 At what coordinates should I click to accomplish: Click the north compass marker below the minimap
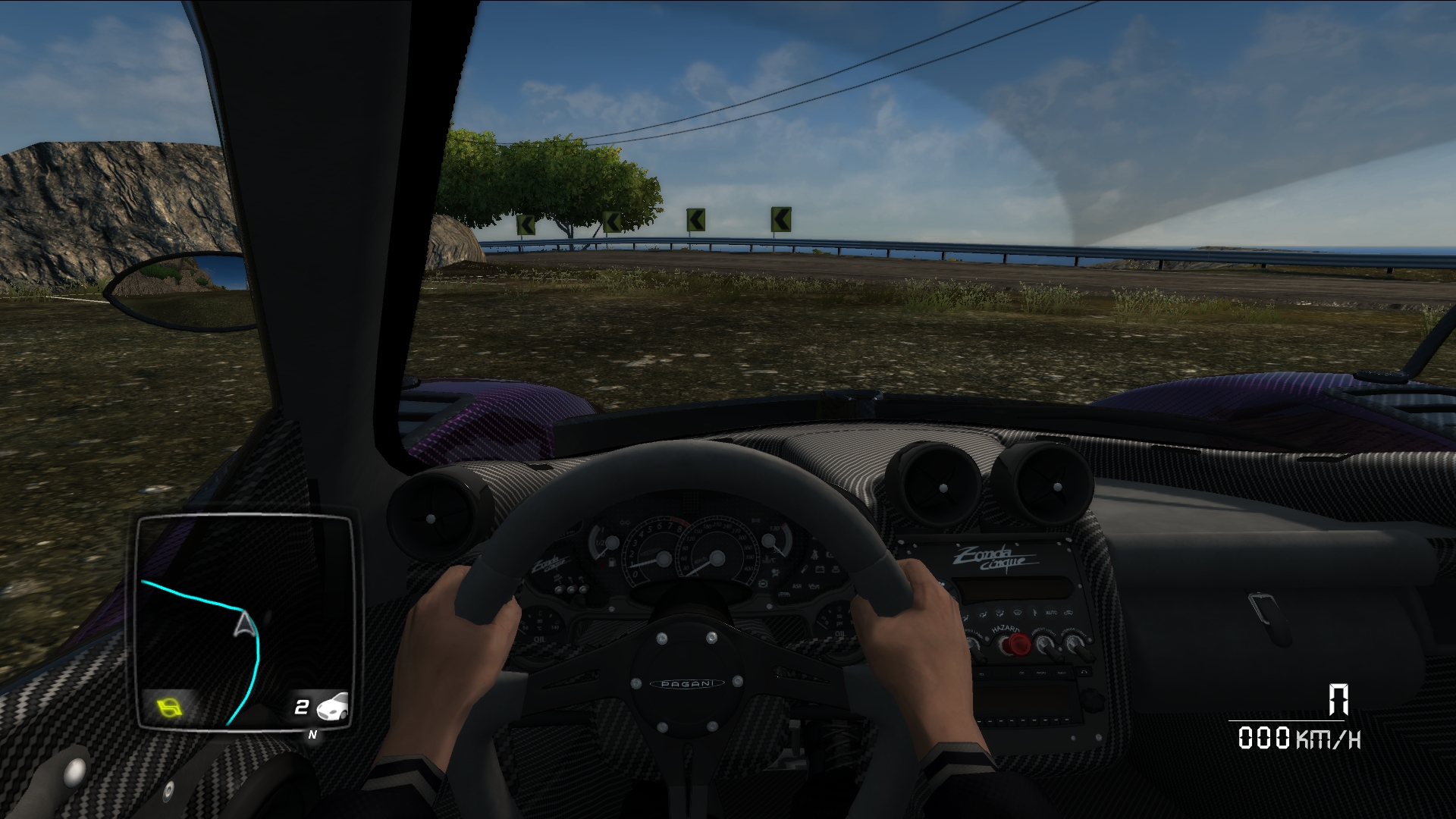[x=312, y=735]
